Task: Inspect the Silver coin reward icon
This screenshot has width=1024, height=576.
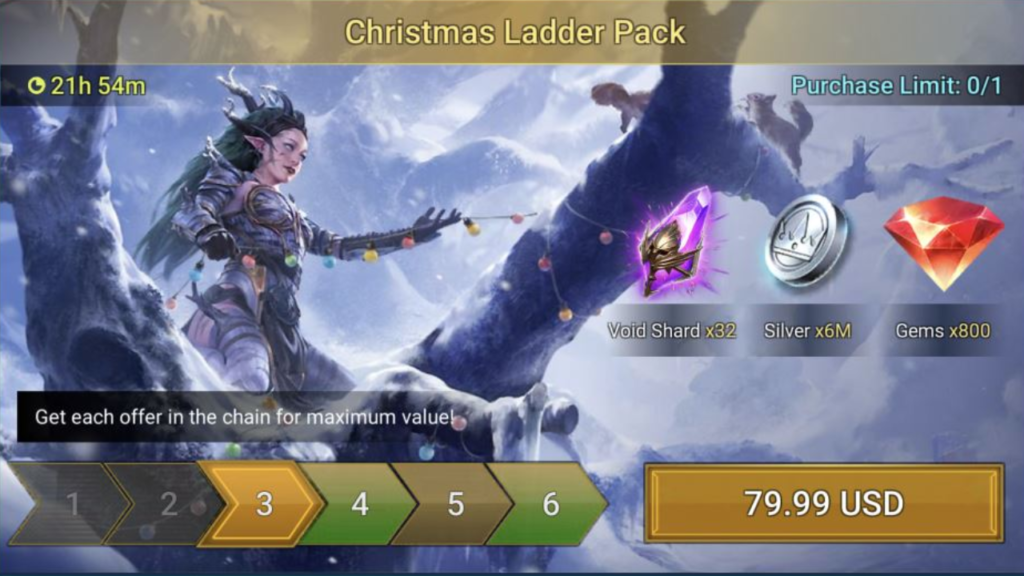Action: click(x=807, y=243)
